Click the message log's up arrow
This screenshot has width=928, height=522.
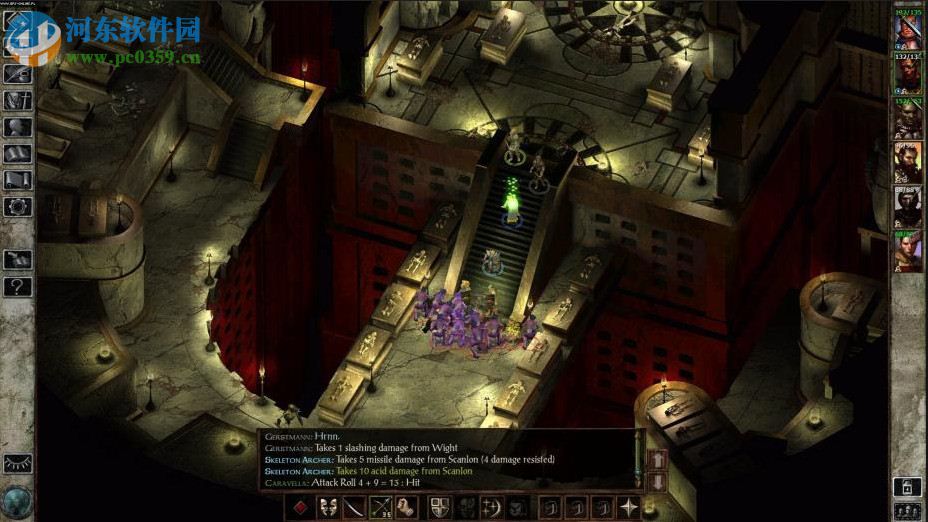pos(658,458)
